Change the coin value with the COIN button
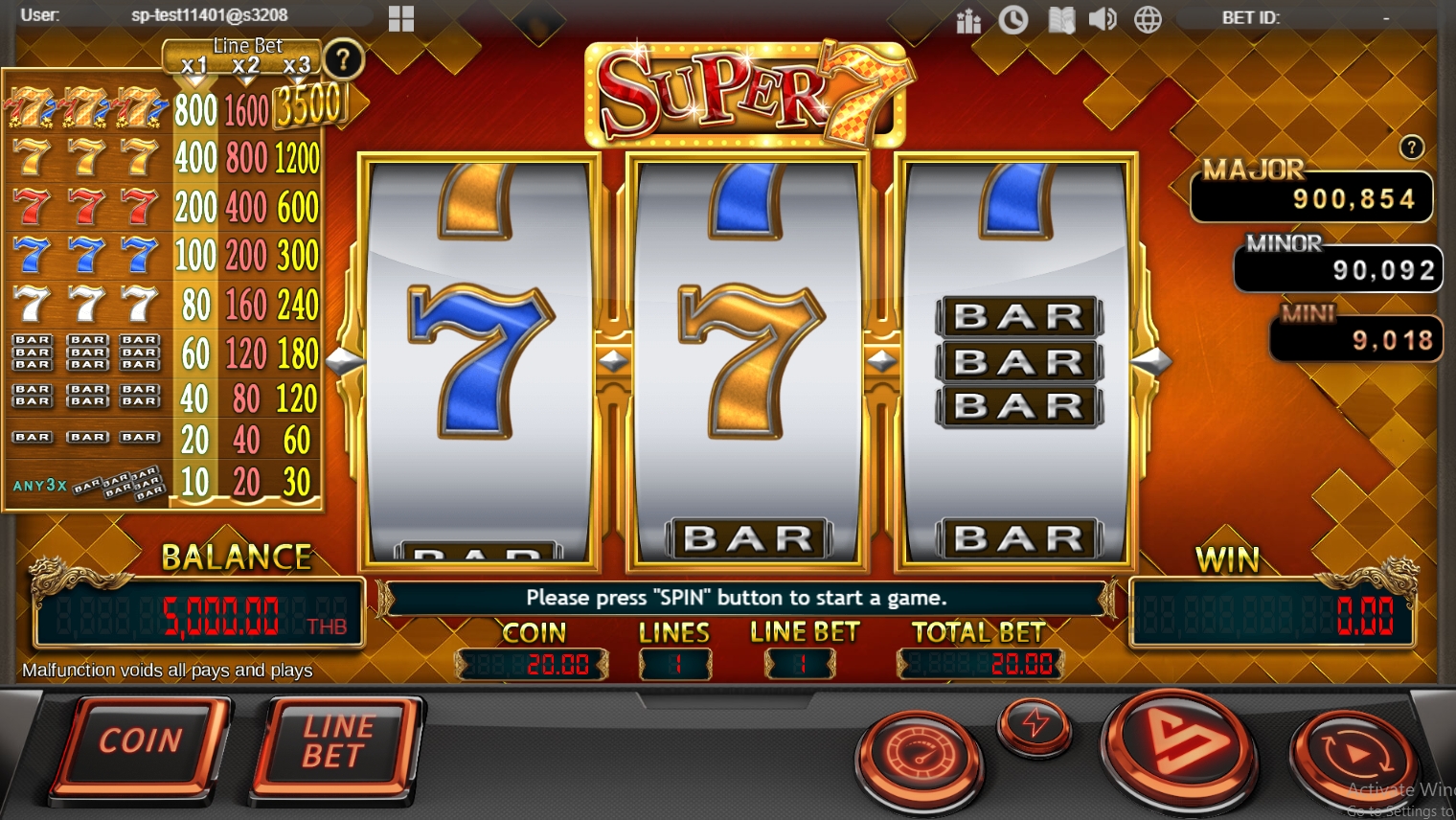 142,741
